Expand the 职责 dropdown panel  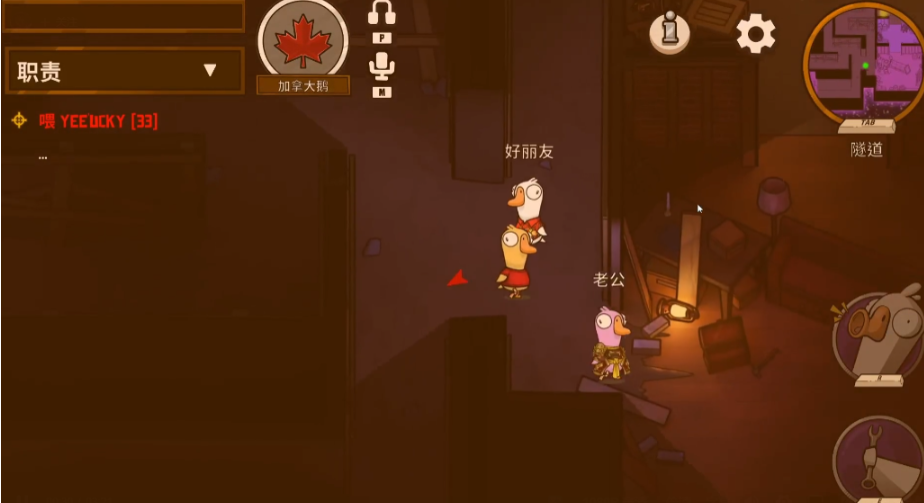coord(124,70)
